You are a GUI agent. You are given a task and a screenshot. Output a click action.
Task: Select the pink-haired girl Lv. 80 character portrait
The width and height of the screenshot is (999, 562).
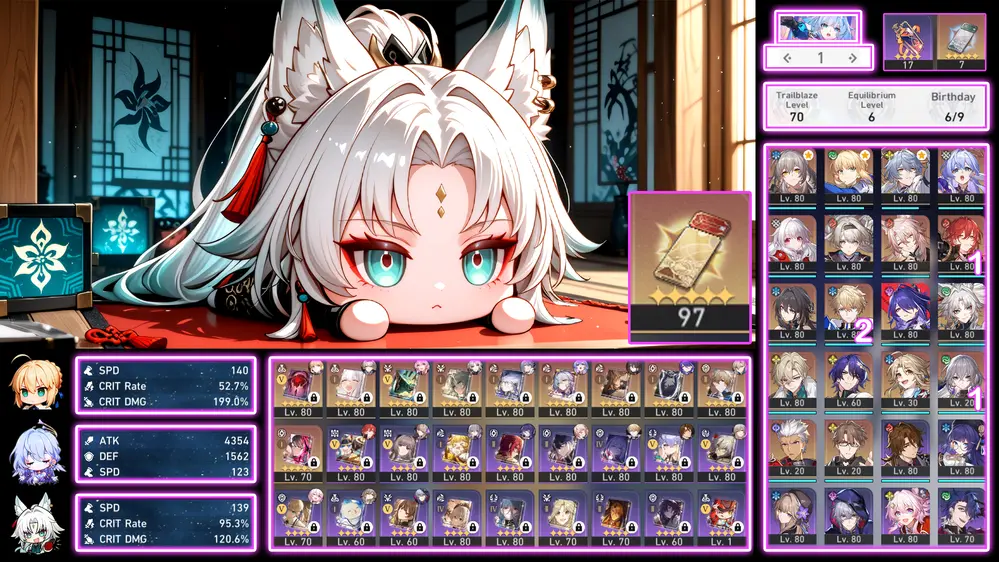point(905,517)
